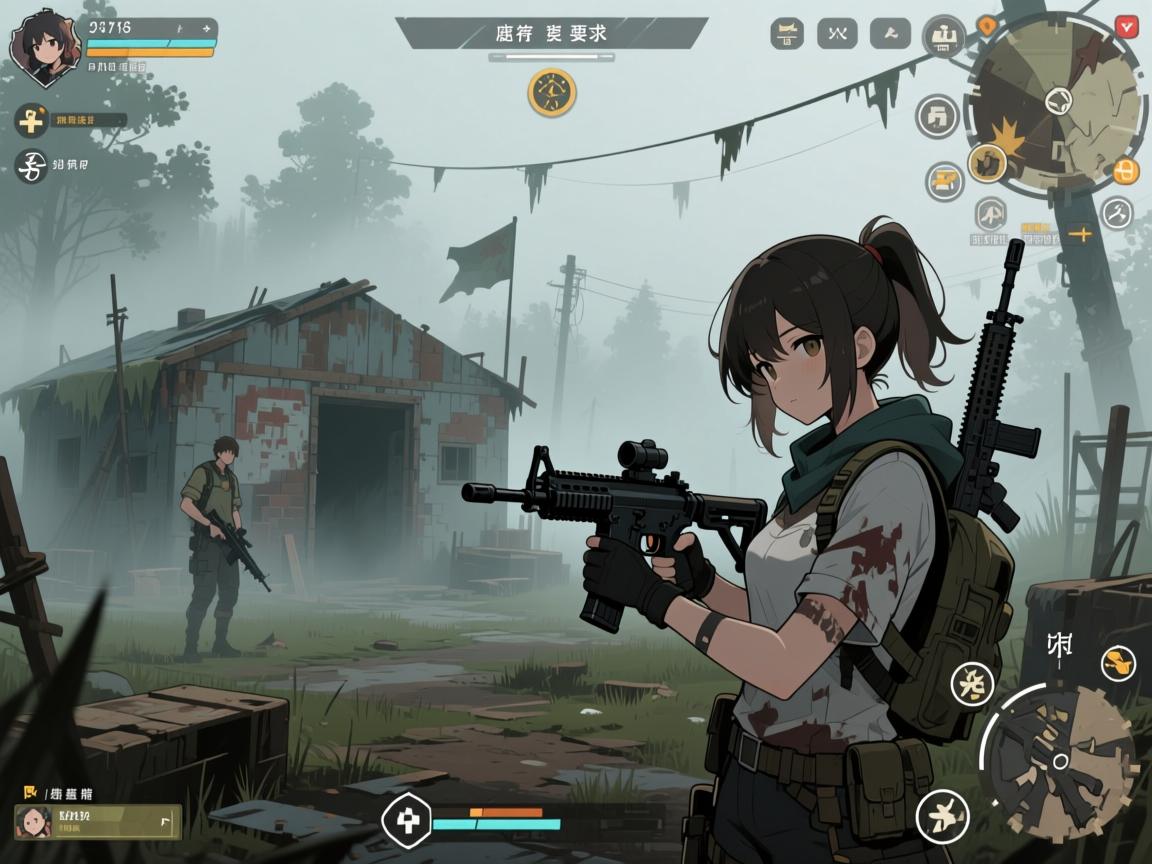Open the first square button in the top row

[x=787, y=34]
